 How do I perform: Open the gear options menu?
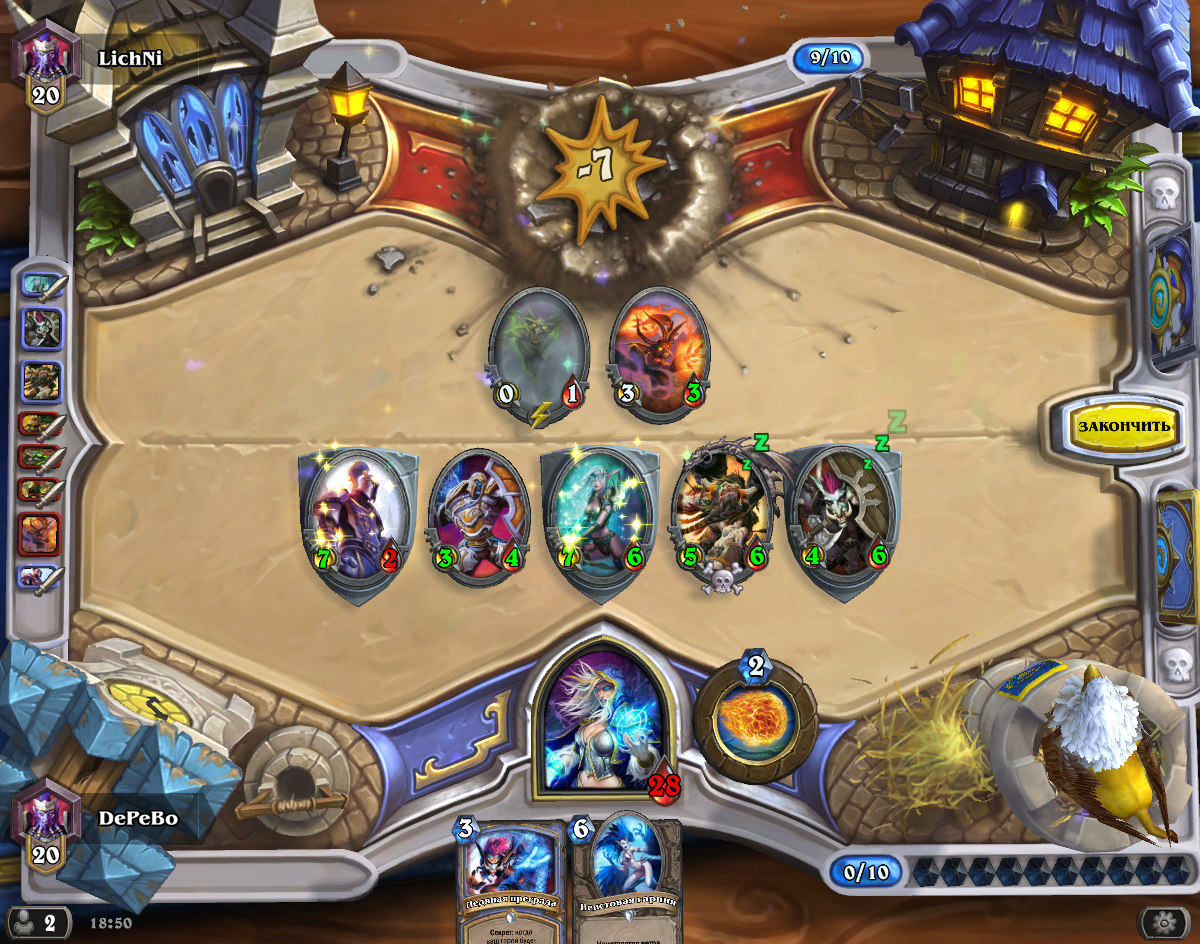pyautogui.click(x=1164, y=921)
